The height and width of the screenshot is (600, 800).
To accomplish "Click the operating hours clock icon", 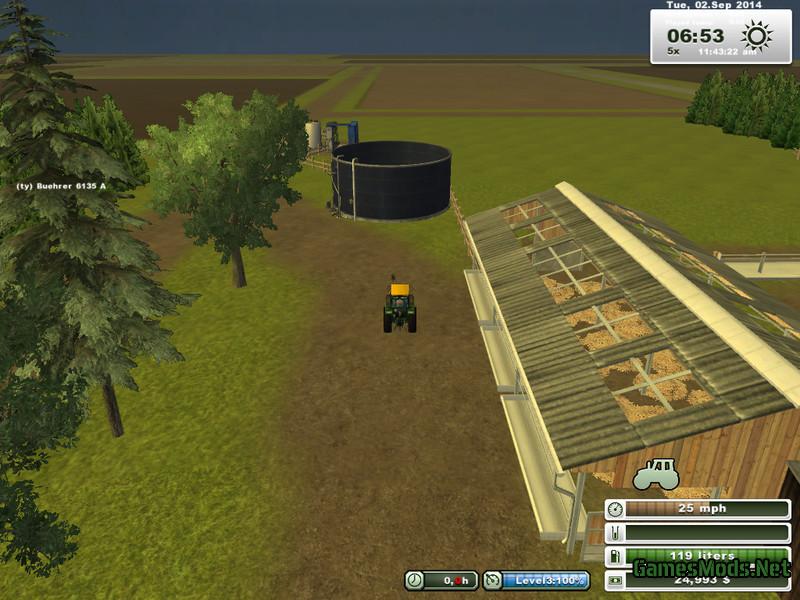I will 414,580.
